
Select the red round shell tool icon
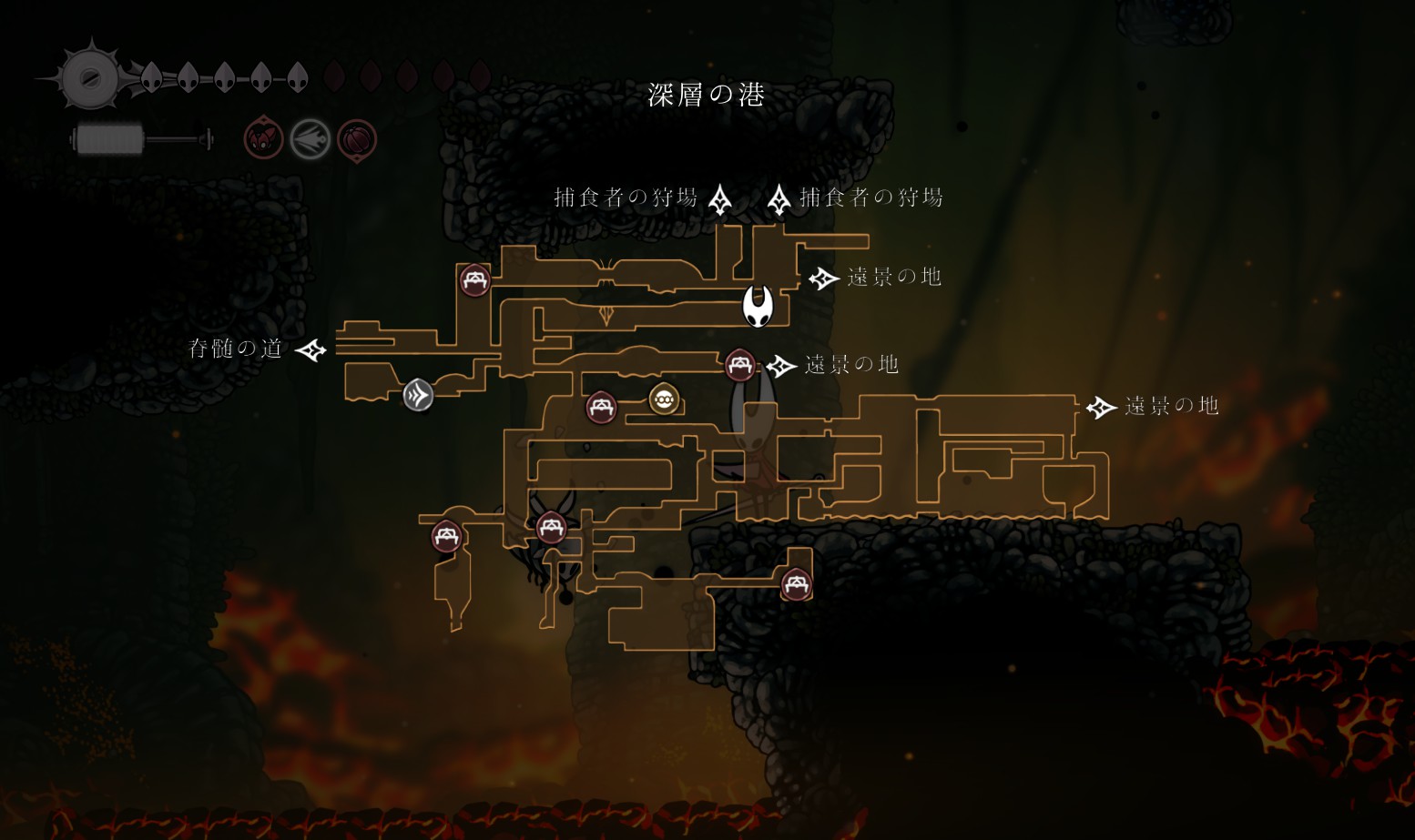pyautogui.click(x=357, y=140)
